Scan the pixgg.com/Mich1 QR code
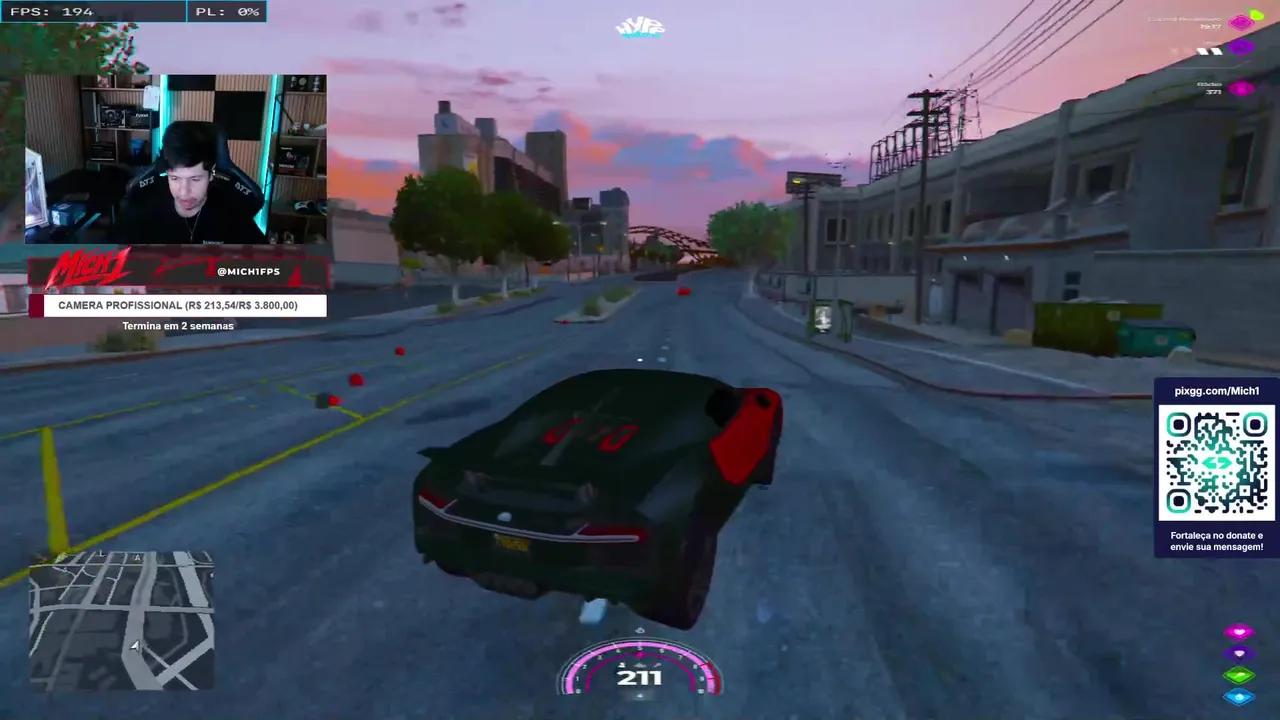The width and height of the screenshot is (1280, 720). click(1216, 462)
